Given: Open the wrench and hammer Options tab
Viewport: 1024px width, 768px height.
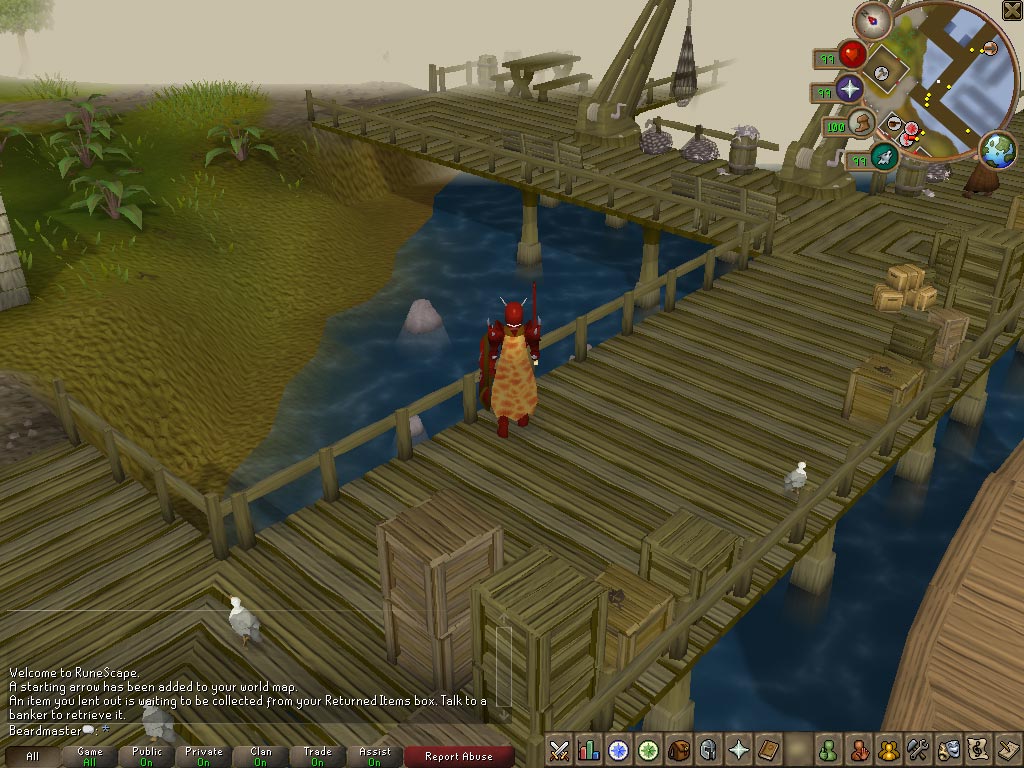Looking at the screenshot, I should click(918, 749).
